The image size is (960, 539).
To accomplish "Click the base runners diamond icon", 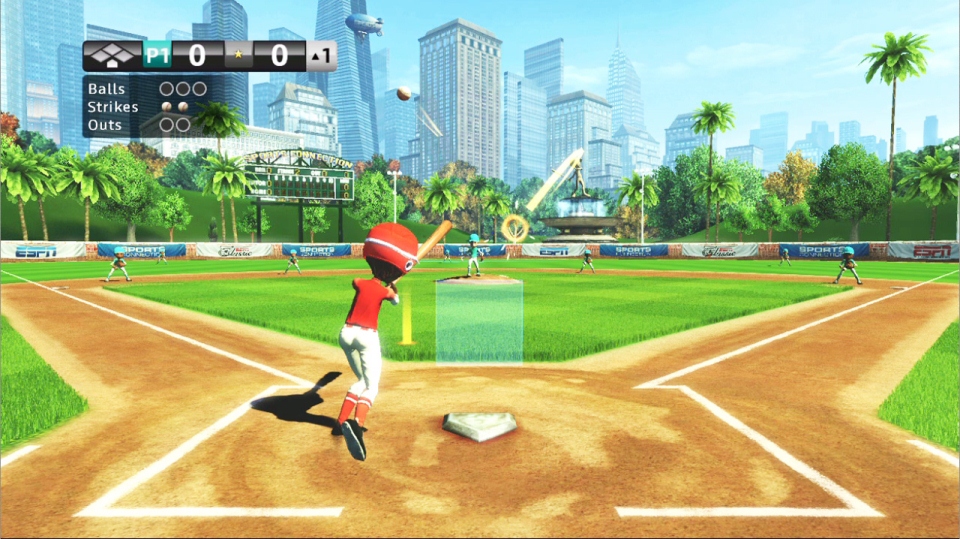I will pyautogui.click(x=111, y=56).
